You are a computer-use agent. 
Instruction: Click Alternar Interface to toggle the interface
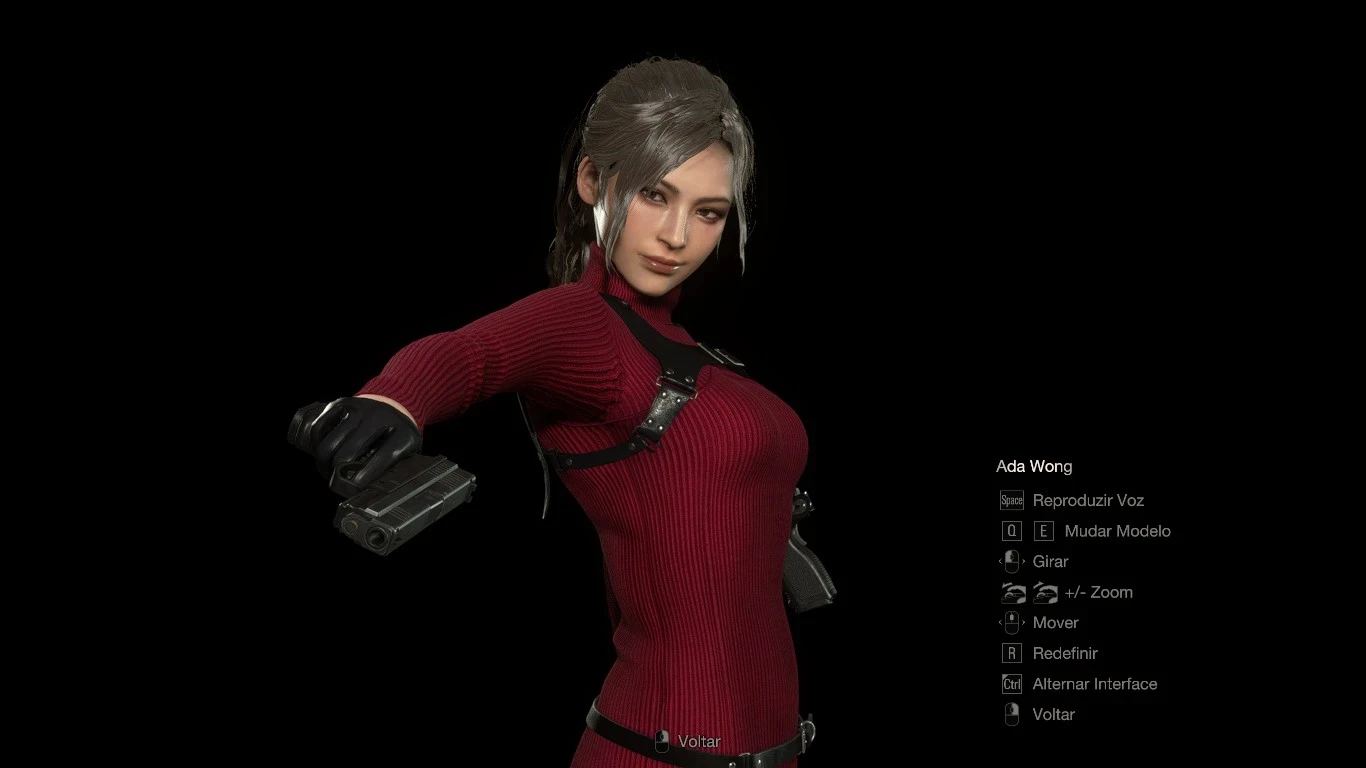(x=1095, y=684)
